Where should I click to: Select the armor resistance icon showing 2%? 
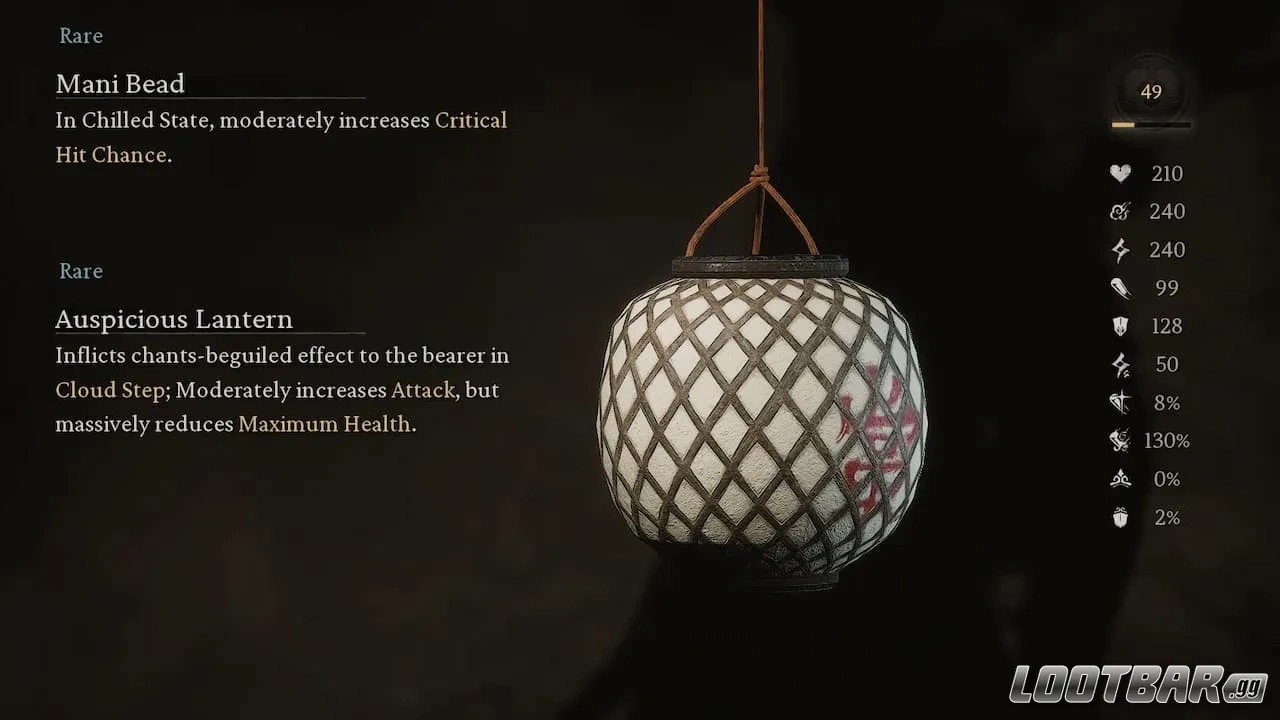[1119, 517]
